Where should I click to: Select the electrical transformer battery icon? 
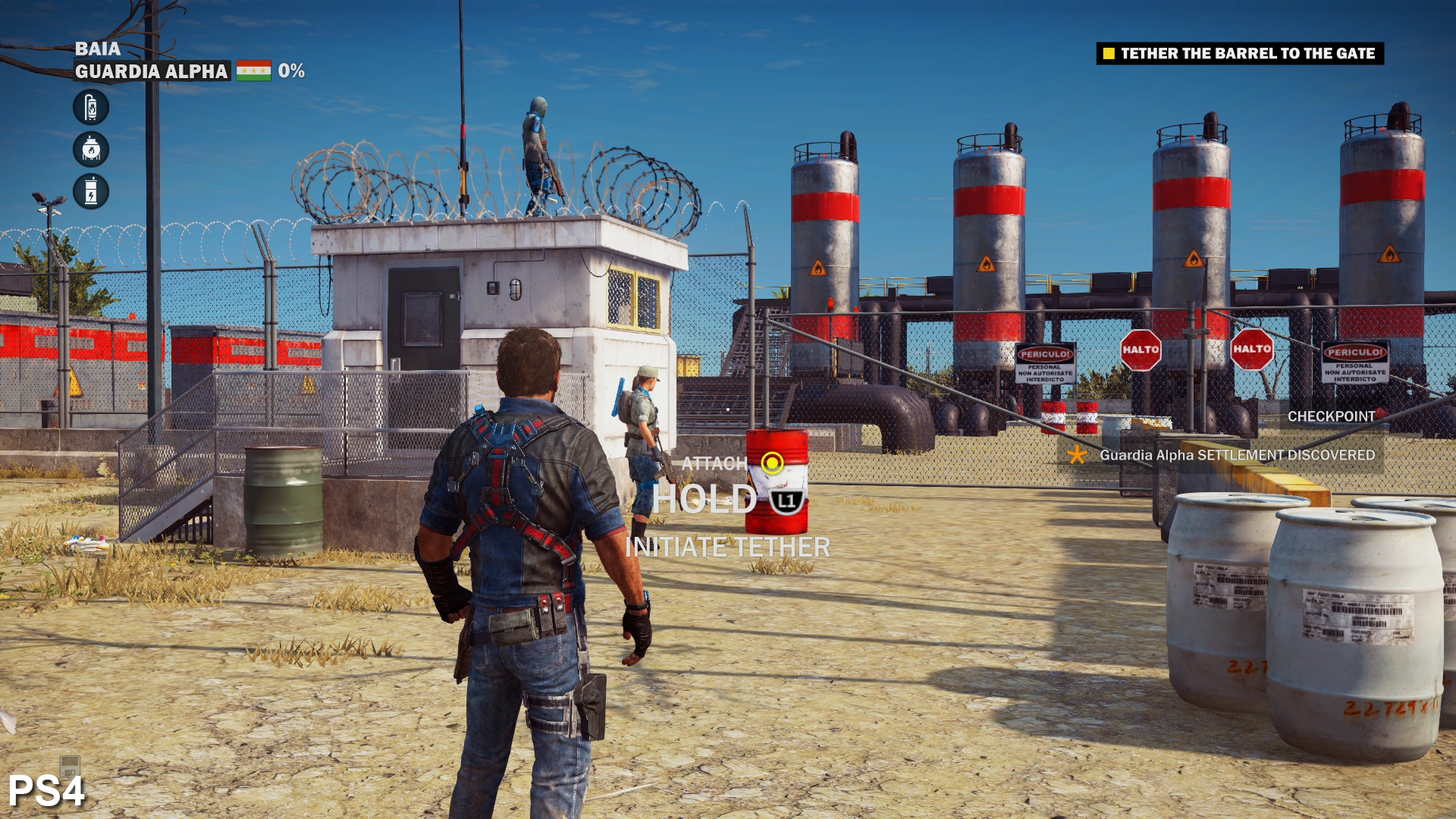[x=89, y=189]
